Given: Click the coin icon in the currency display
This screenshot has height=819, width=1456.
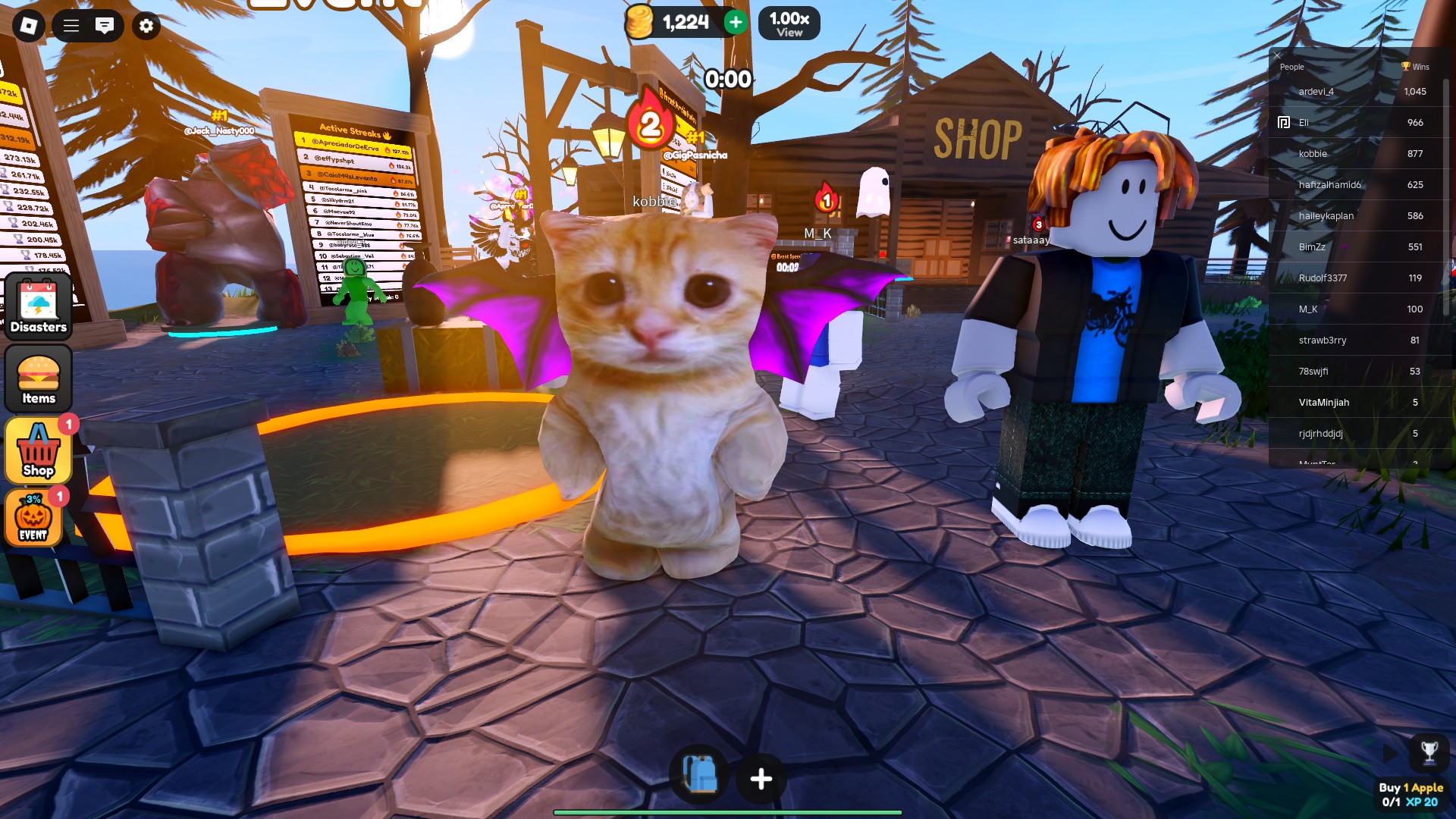Looking at the screenshot, I should point(639,23).
